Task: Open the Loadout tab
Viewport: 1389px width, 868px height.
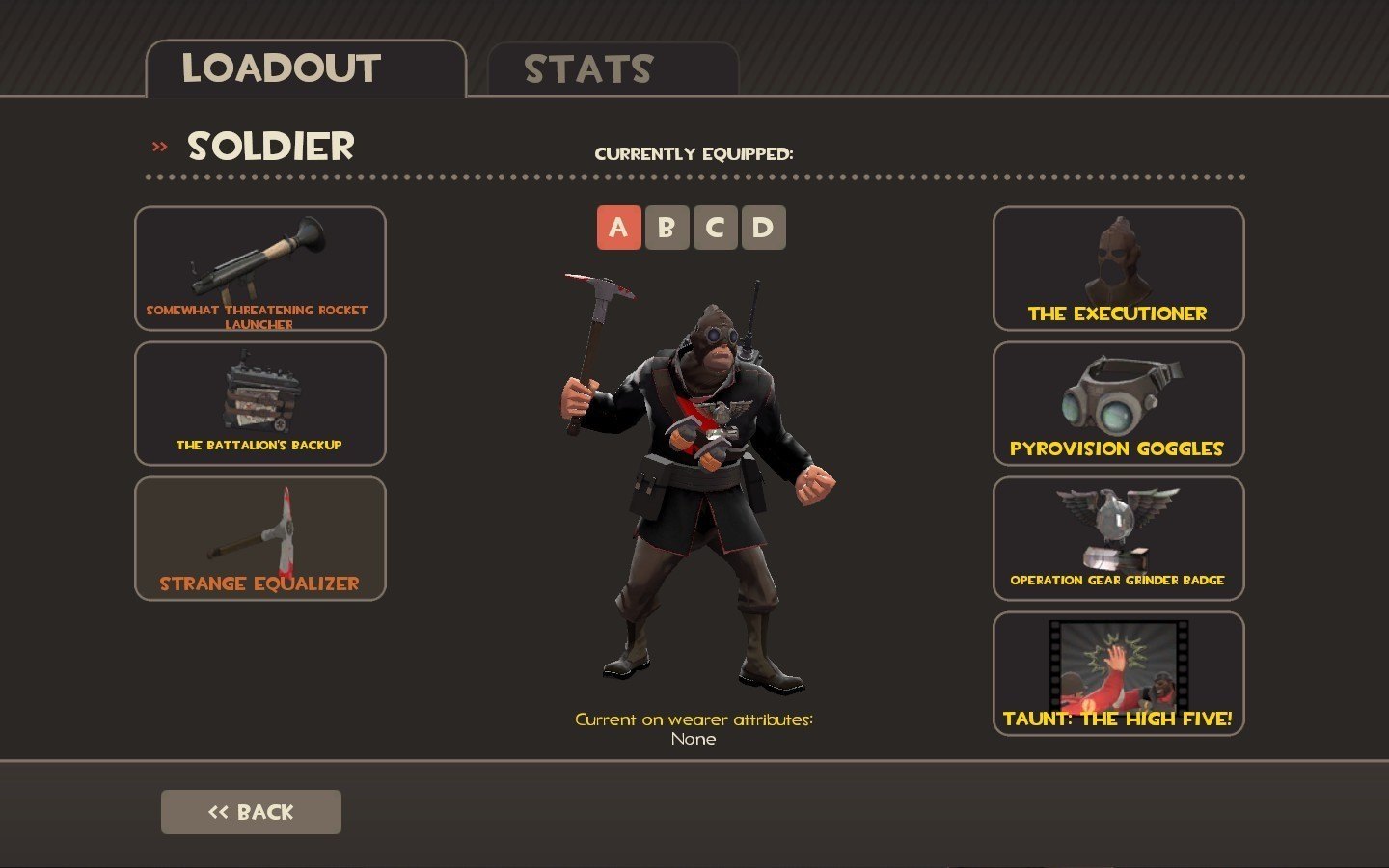Action: coord(305,69)
